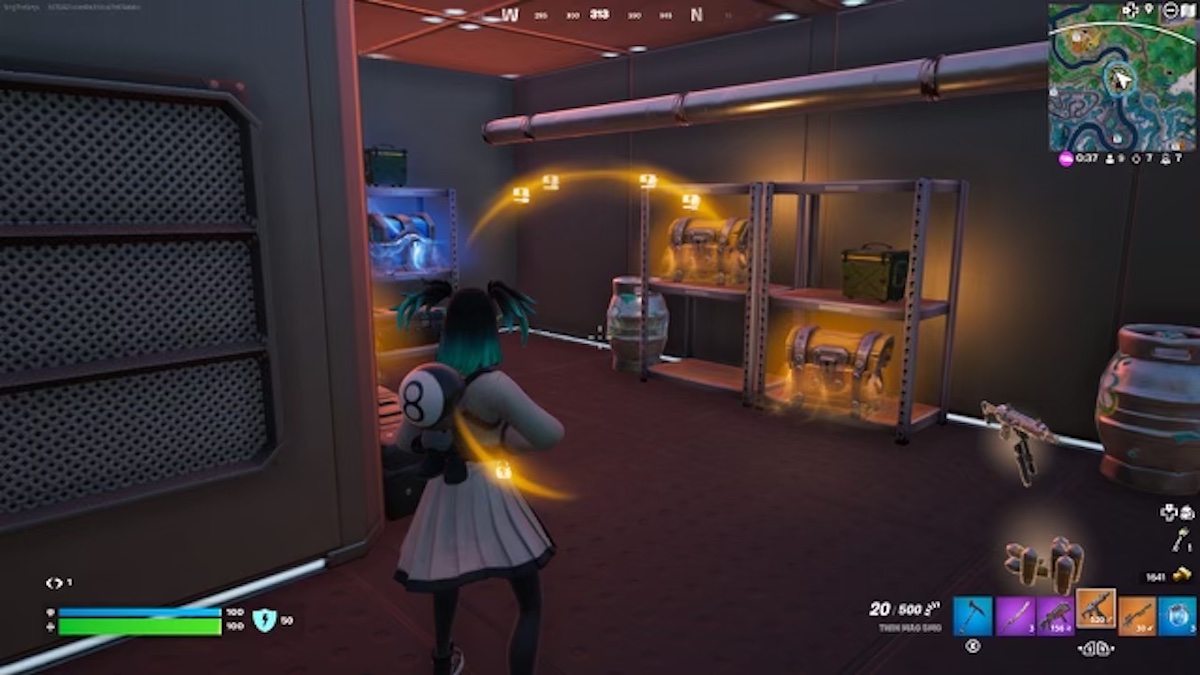Click the storm timer icon under the minimap

click(1066, 158)
